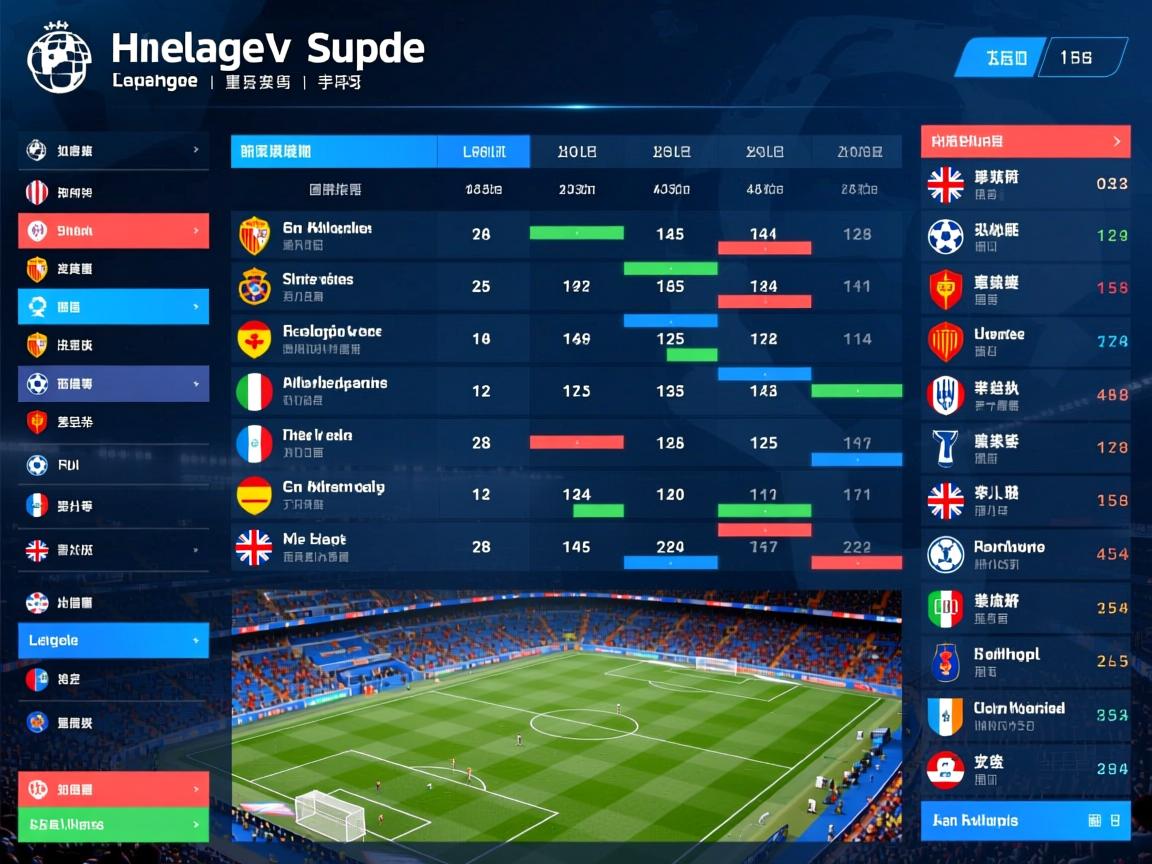
Task: Click the blue Jan Rullapis button
Action: 1025,821
